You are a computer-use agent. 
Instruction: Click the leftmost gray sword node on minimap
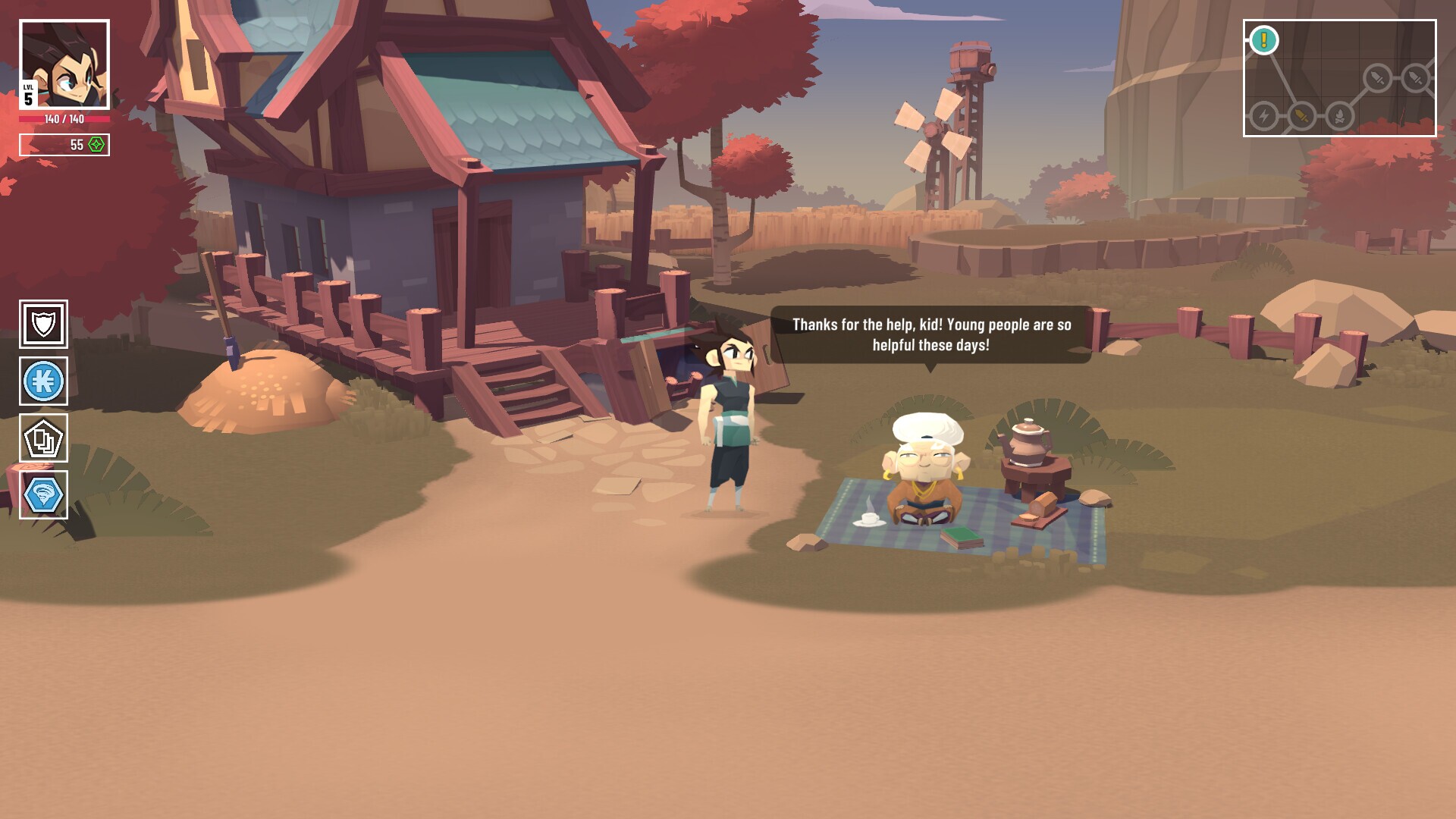(1376, 78)
